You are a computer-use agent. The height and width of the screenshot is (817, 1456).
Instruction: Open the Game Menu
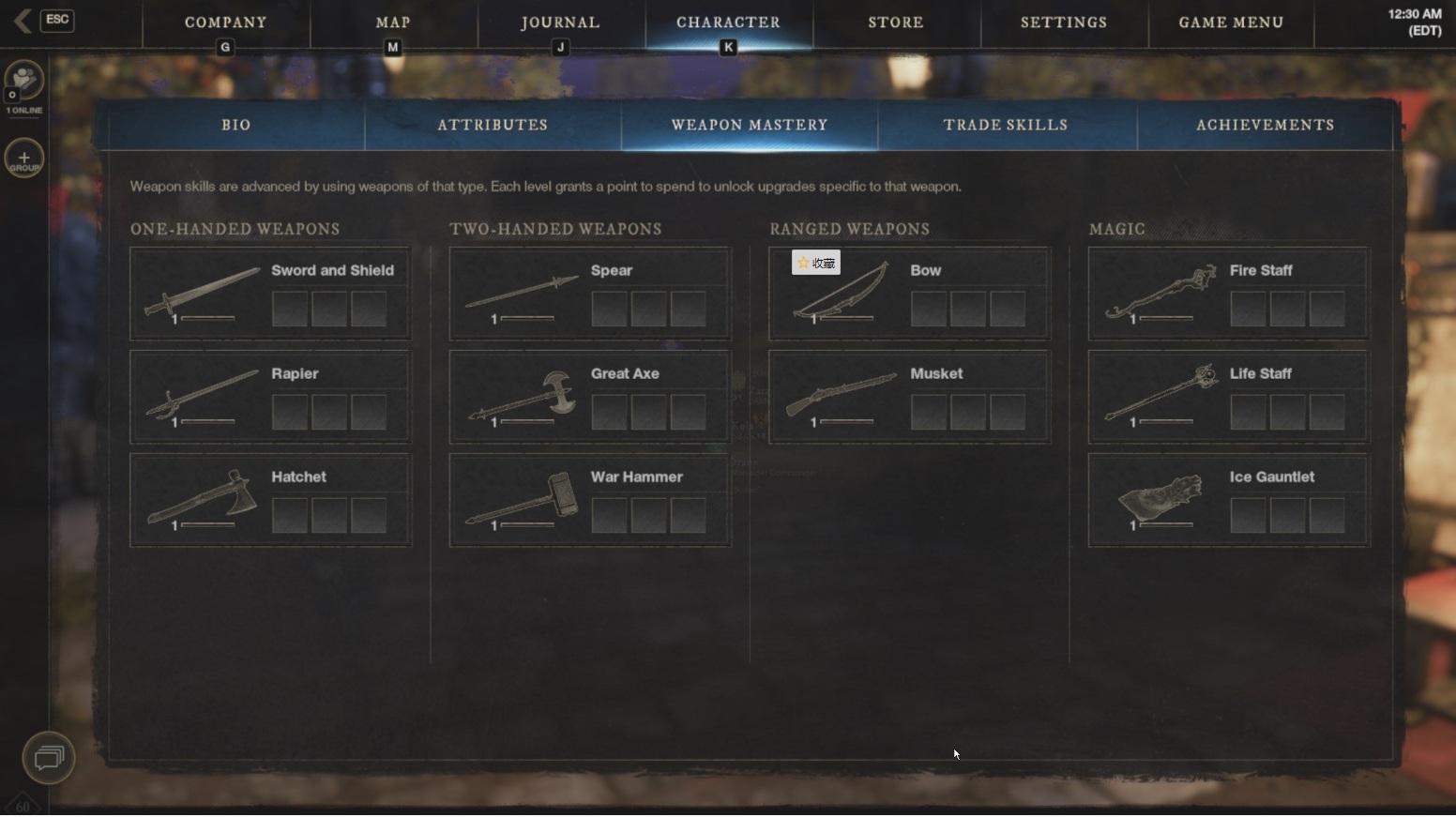tap(1231, 23)
